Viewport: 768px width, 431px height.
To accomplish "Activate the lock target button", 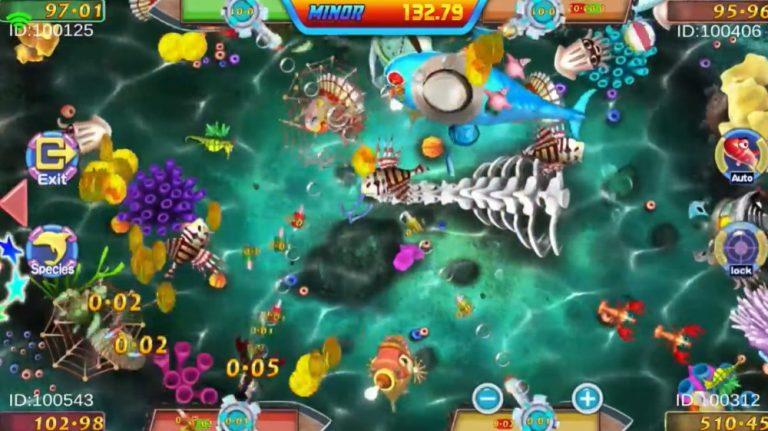I will coord(741,247).
